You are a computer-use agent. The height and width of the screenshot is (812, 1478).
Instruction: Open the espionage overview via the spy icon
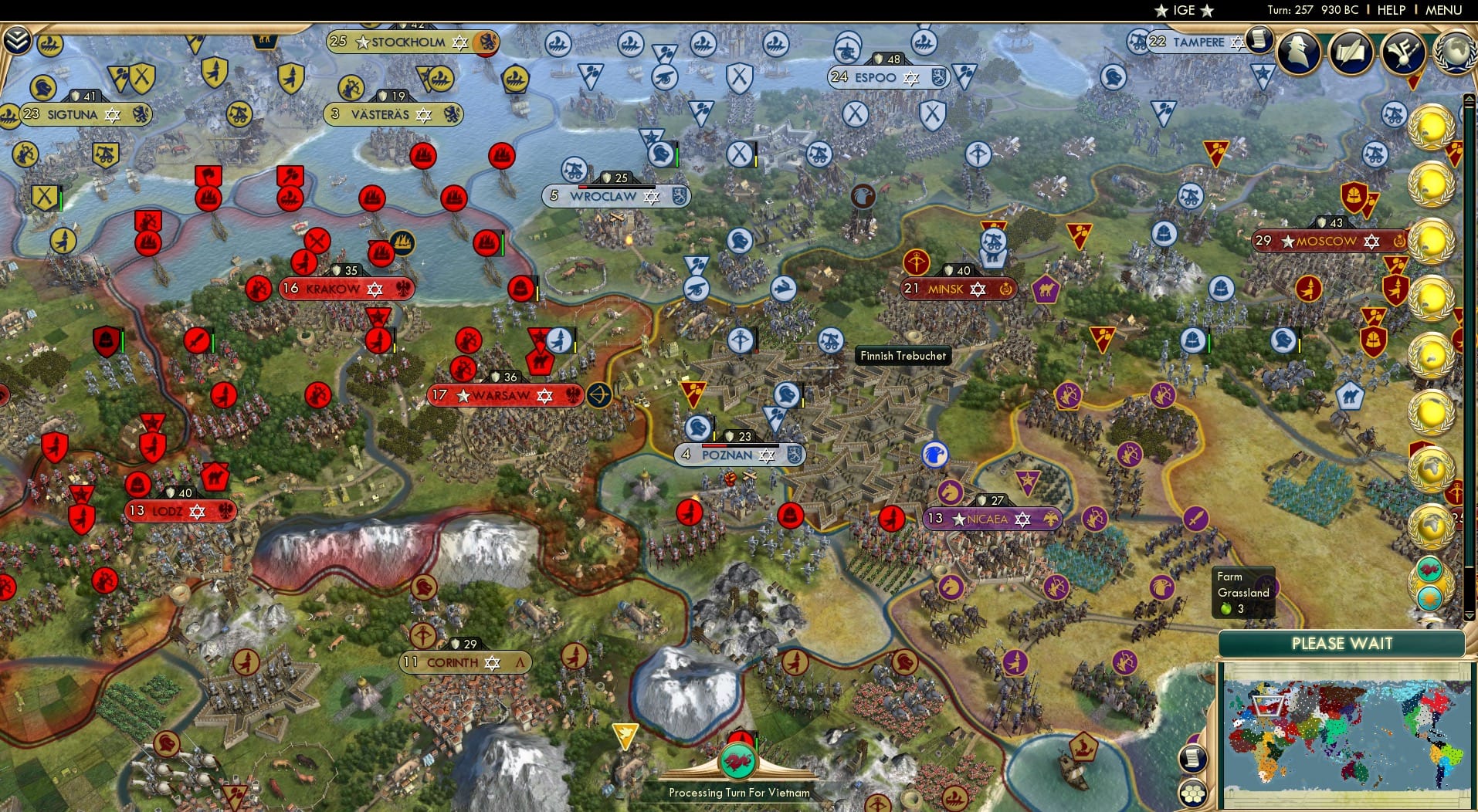point(1300,52)
